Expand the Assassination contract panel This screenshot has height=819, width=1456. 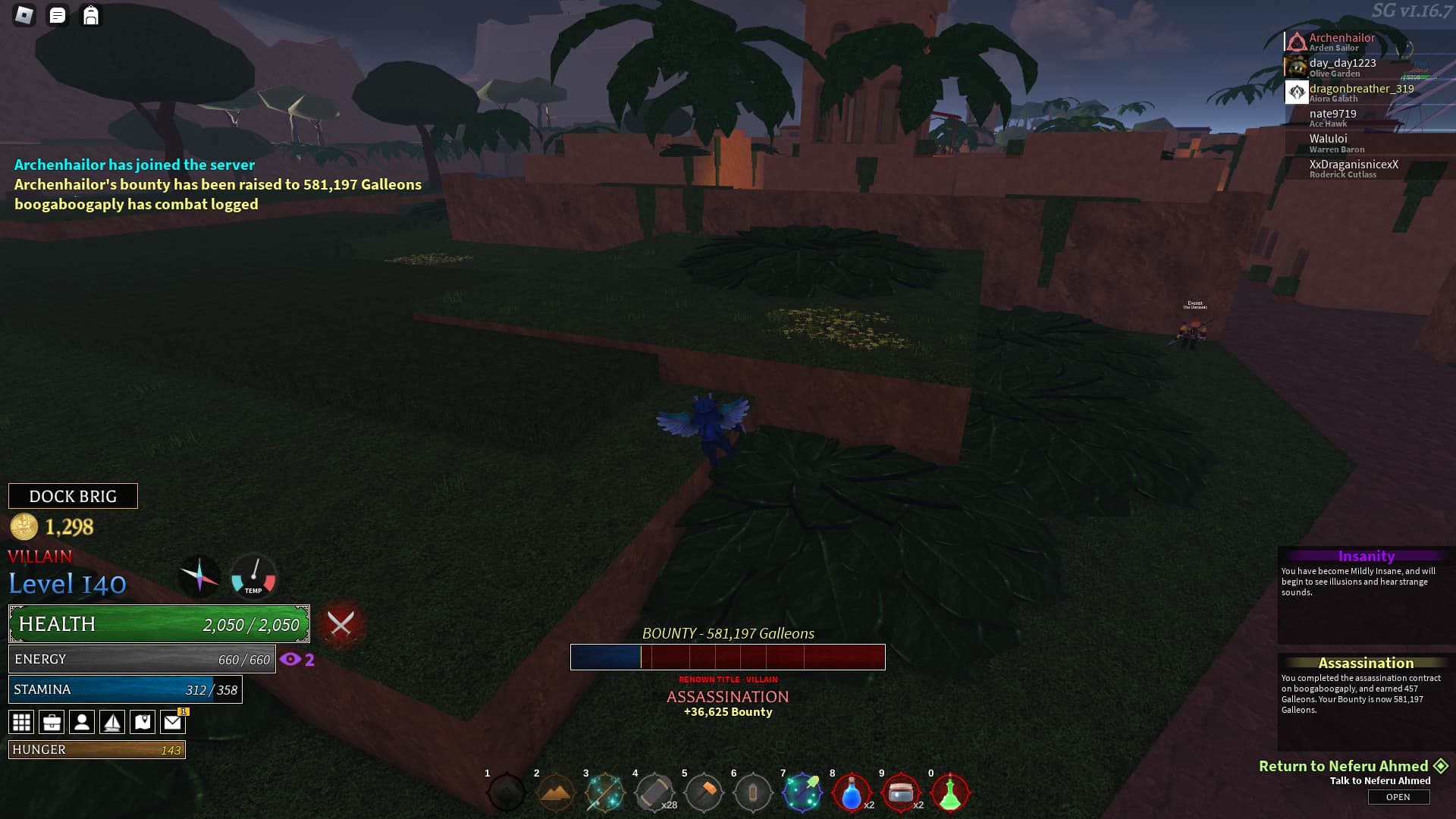1365,663
